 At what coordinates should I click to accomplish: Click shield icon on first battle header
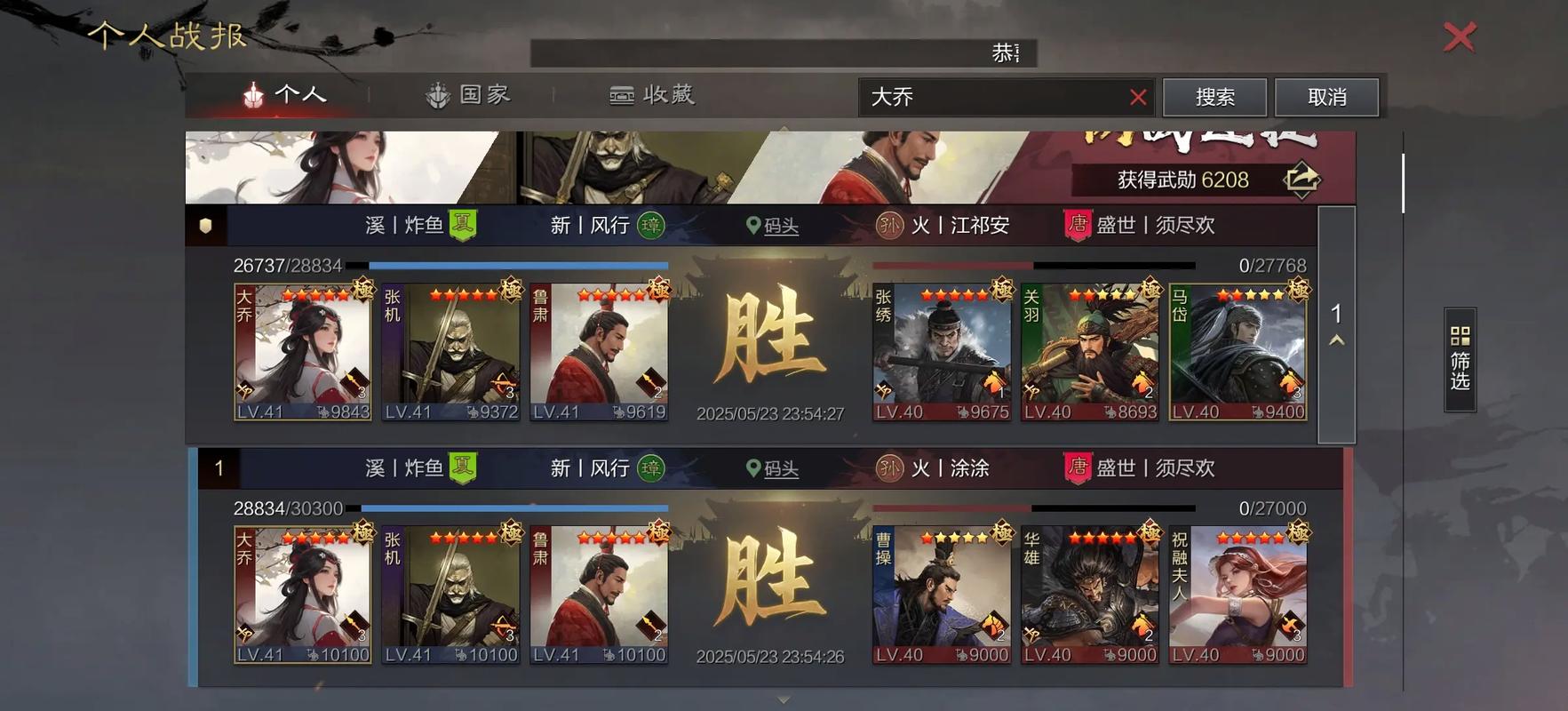(x=205, y=225)
